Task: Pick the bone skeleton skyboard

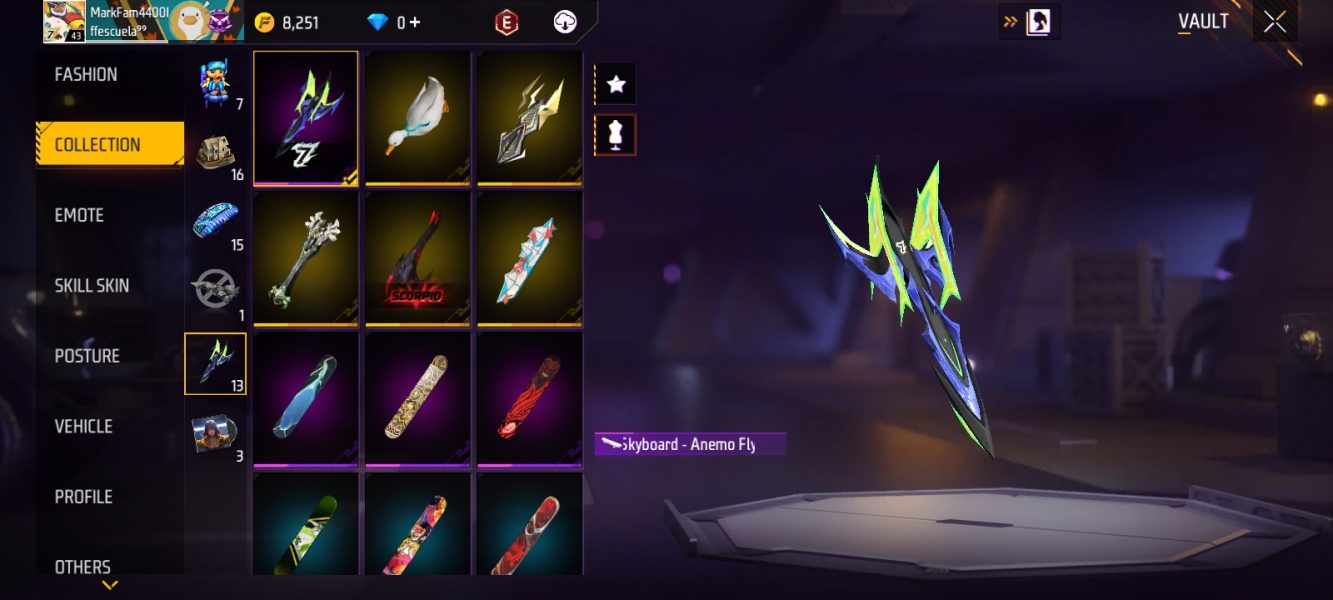Action: 305,258
